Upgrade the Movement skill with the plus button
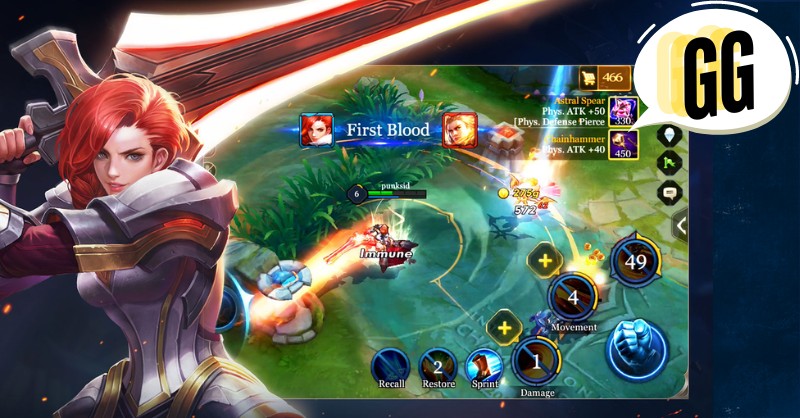800x418 pixels. tap(545, 261)
